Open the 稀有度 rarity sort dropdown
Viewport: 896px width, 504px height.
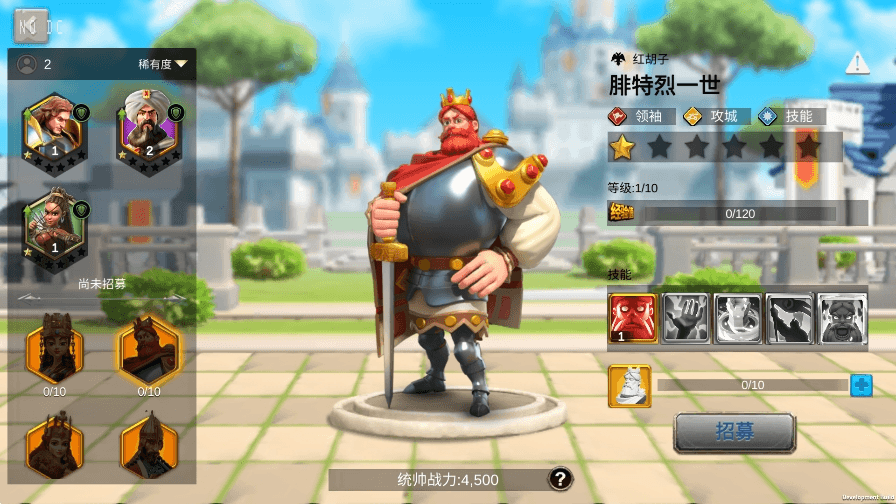coord(163,64)
